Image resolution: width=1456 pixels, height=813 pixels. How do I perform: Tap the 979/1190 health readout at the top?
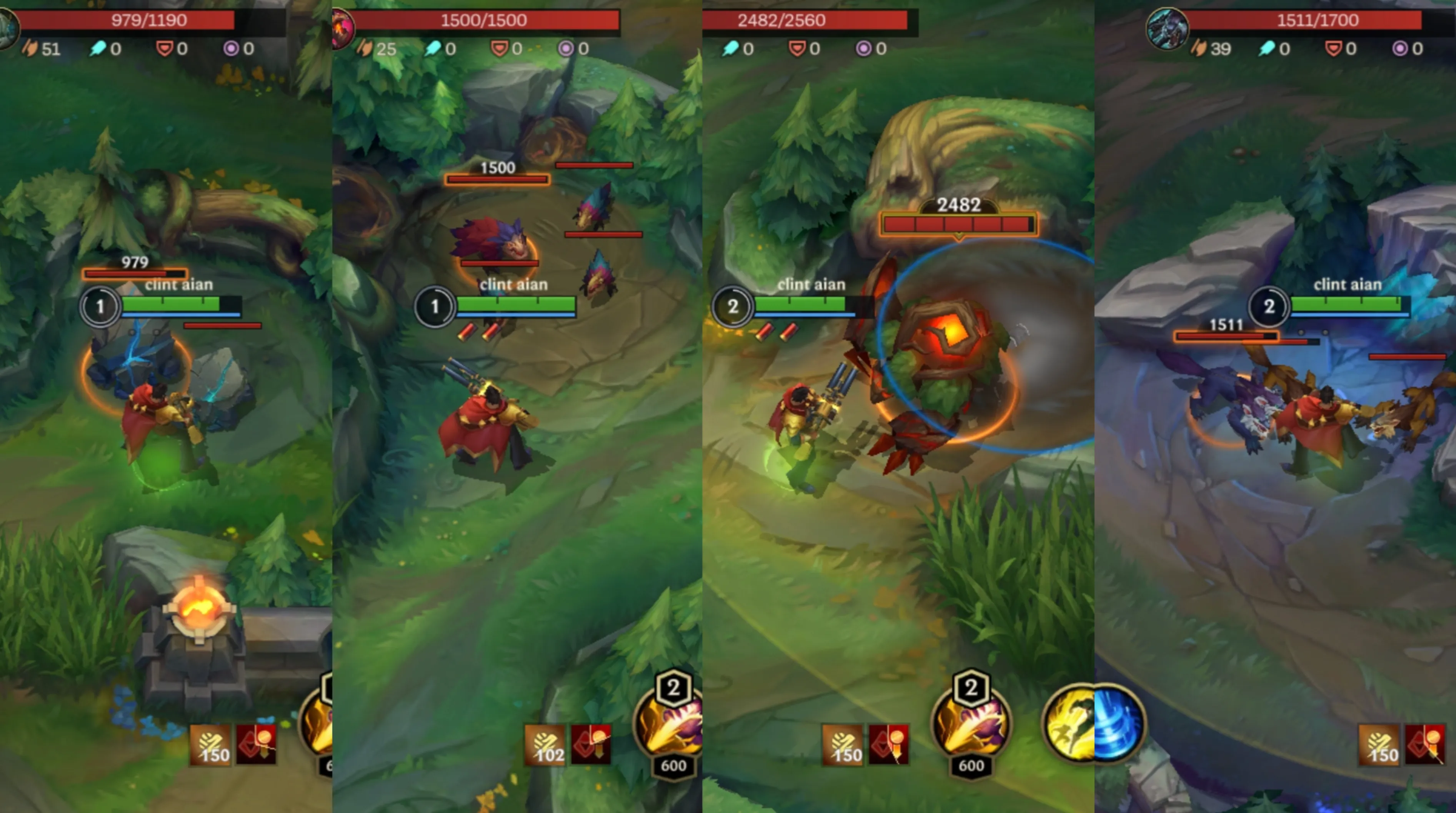pos(150,20)
